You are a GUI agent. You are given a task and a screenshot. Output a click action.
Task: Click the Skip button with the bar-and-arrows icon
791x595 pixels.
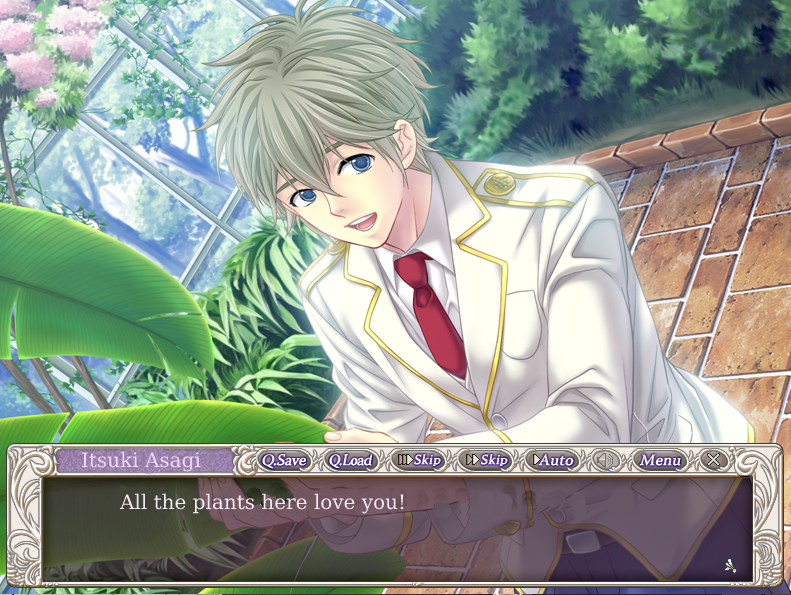click(x=418, y=460)
